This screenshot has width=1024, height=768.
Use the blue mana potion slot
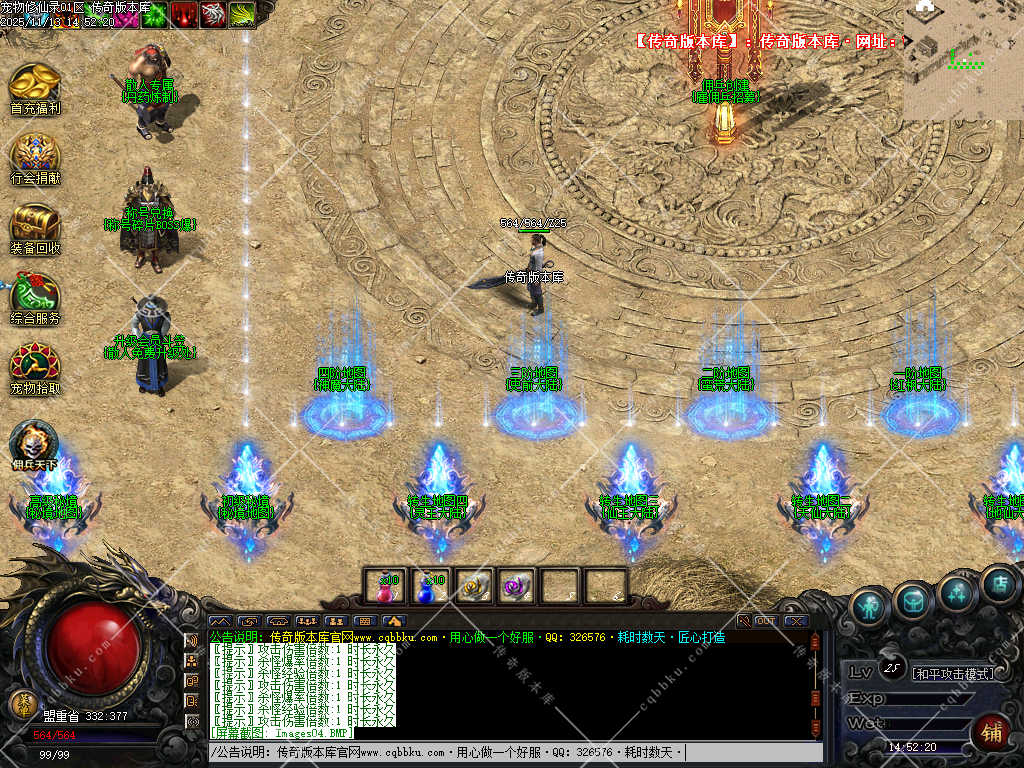pyautogui.click(x=429, y=587)
